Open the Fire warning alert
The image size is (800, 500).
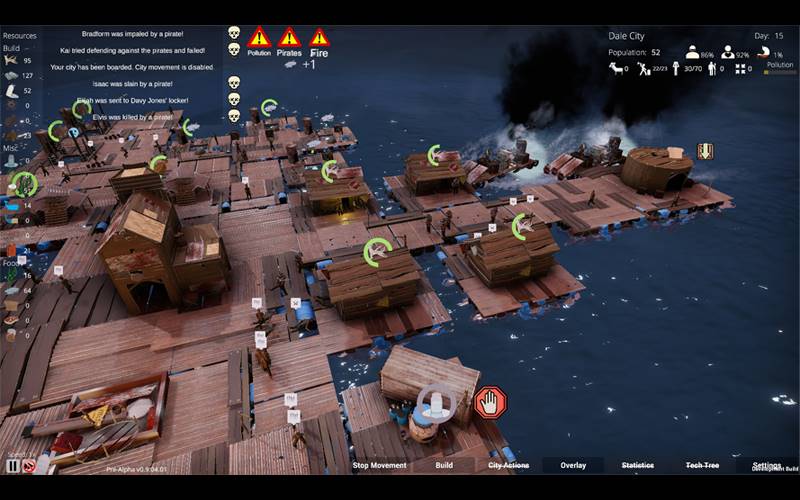coord(319,40)
